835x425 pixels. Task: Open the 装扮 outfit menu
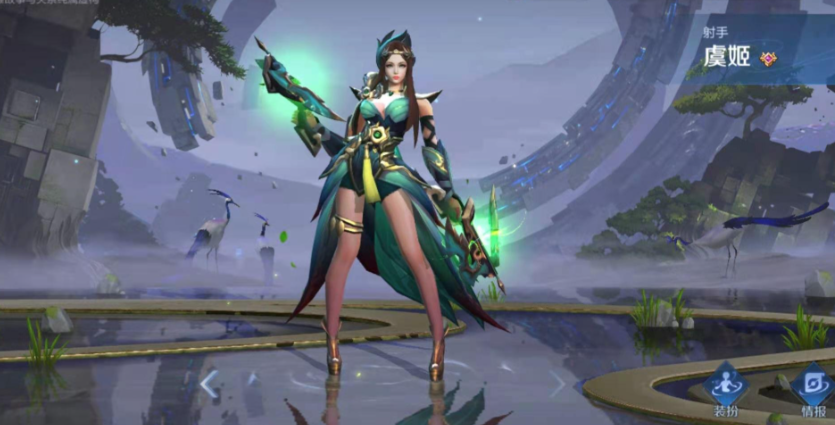point(726,389)
